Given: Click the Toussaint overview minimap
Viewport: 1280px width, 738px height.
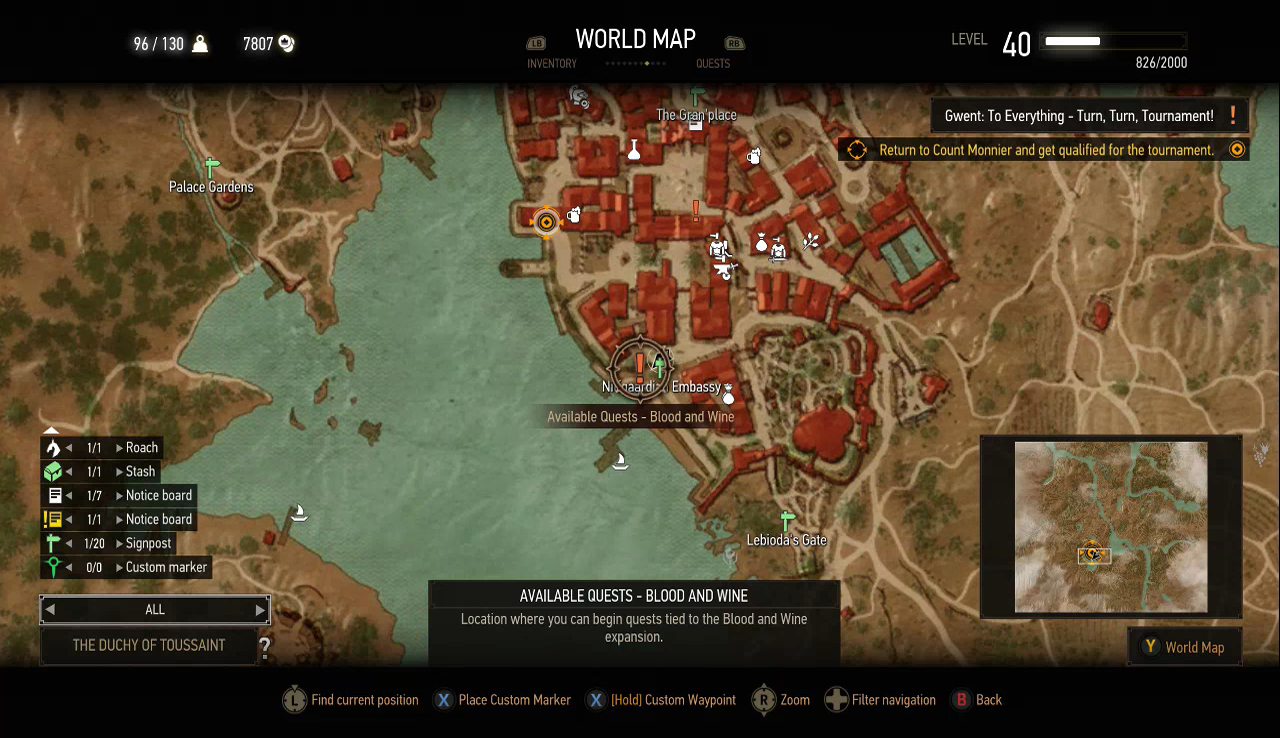Looking at the screenshot, I should [1111, 527].
